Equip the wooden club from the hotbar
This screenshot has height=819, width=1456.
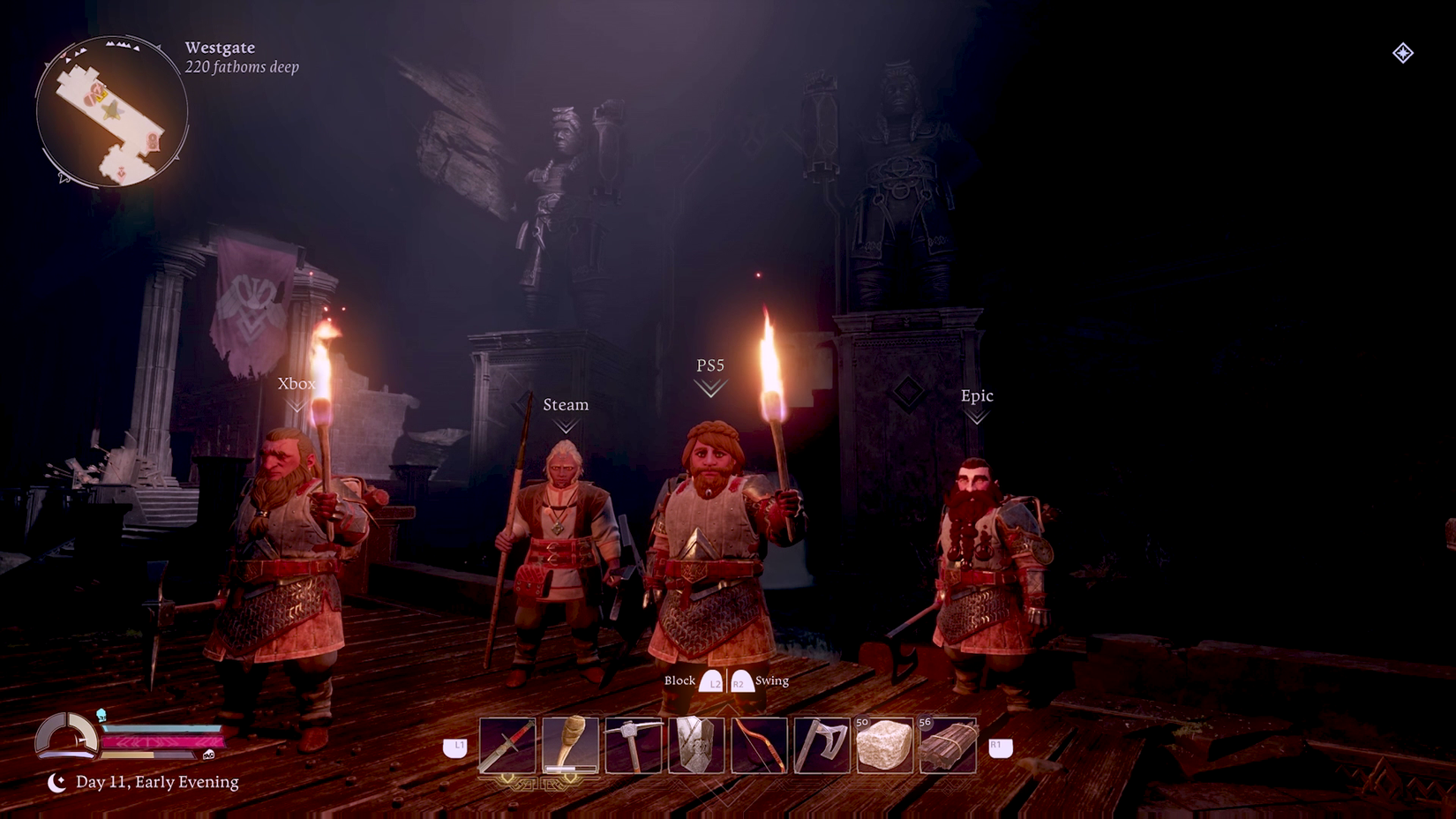(x=568, y=742)
